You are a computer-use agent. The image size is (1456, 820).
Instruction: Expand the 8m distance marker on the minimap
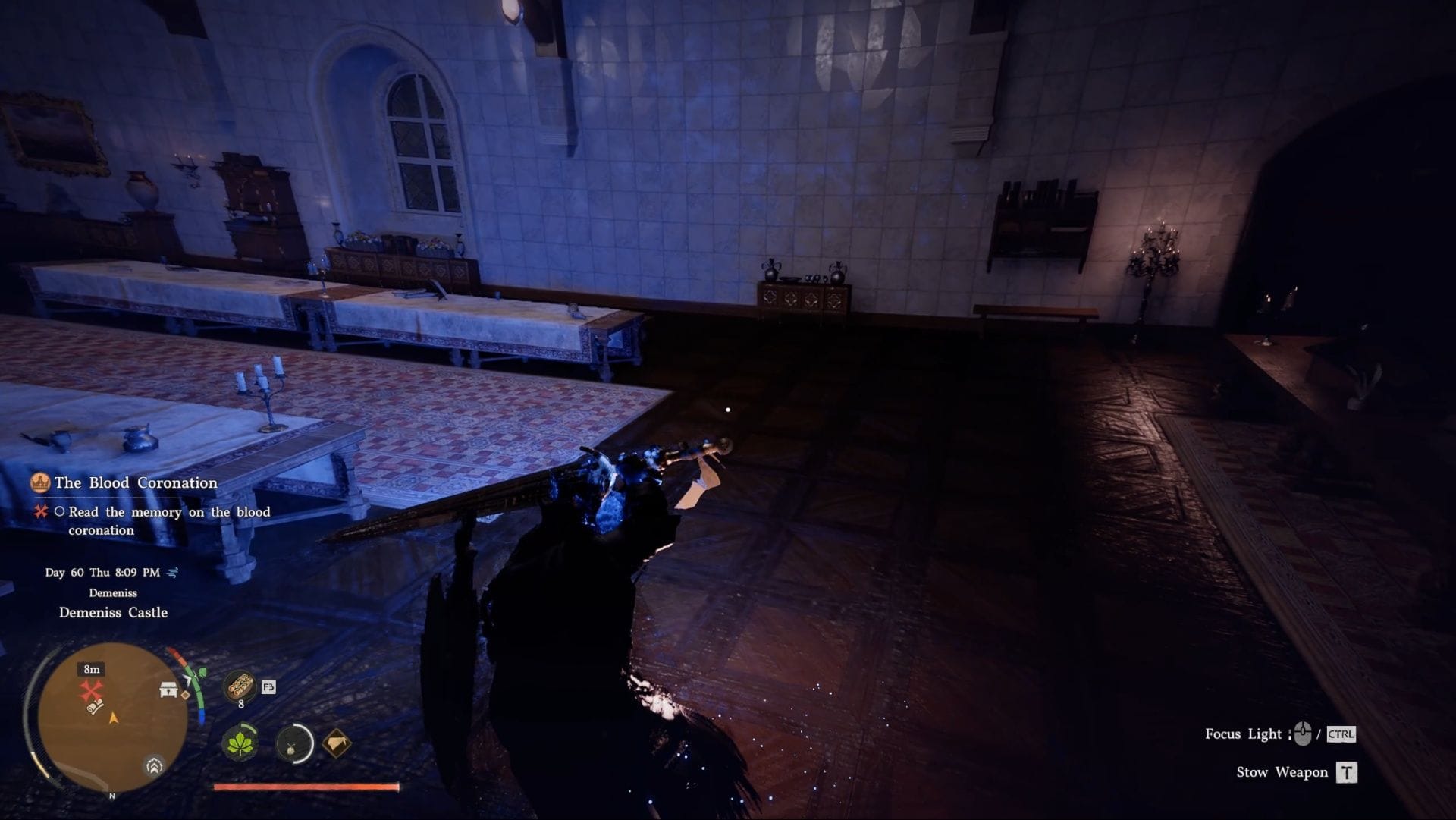pyautogui.click(x=91, y=669)
